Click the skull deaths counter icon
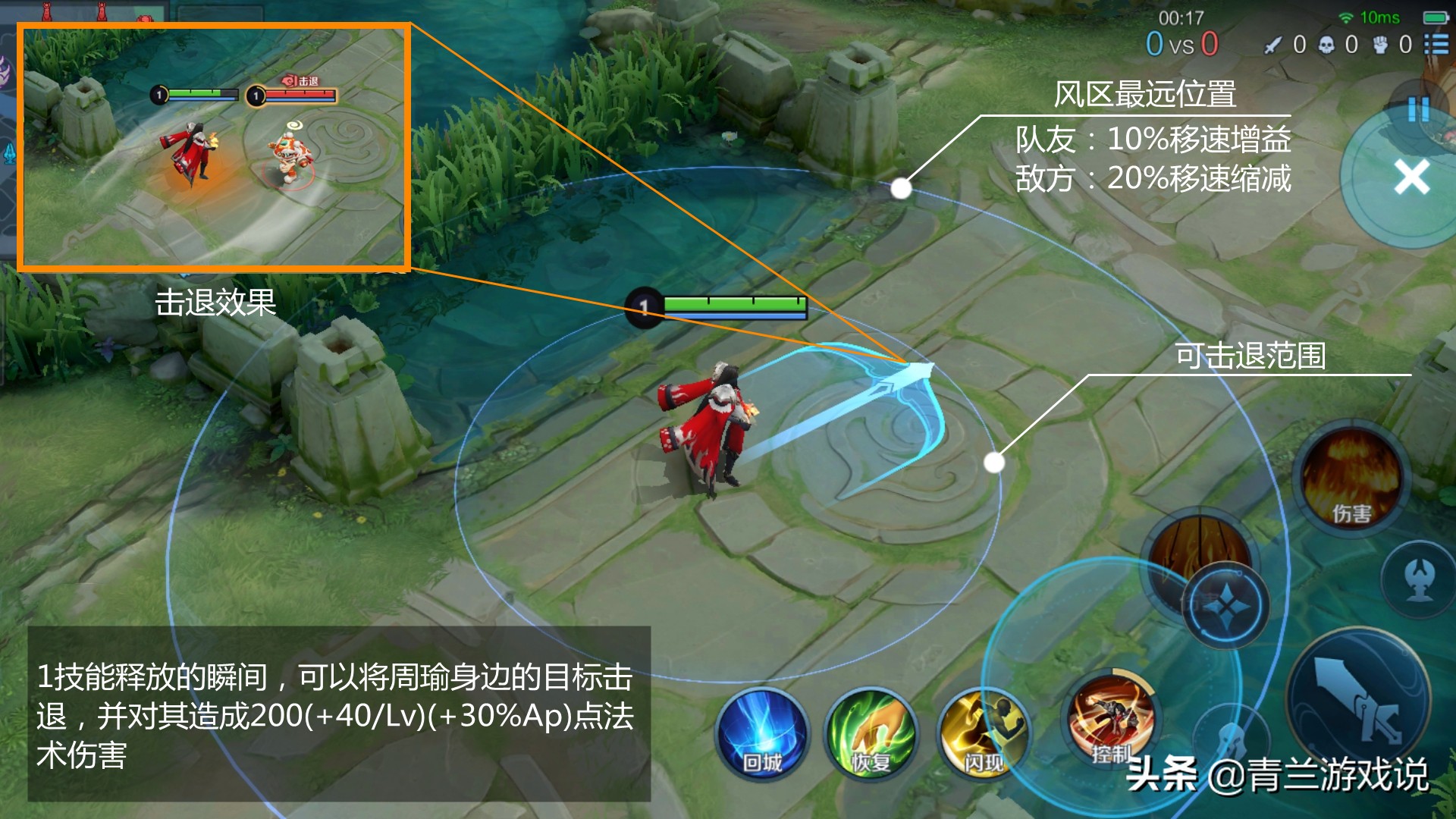 coord(1326,45)
